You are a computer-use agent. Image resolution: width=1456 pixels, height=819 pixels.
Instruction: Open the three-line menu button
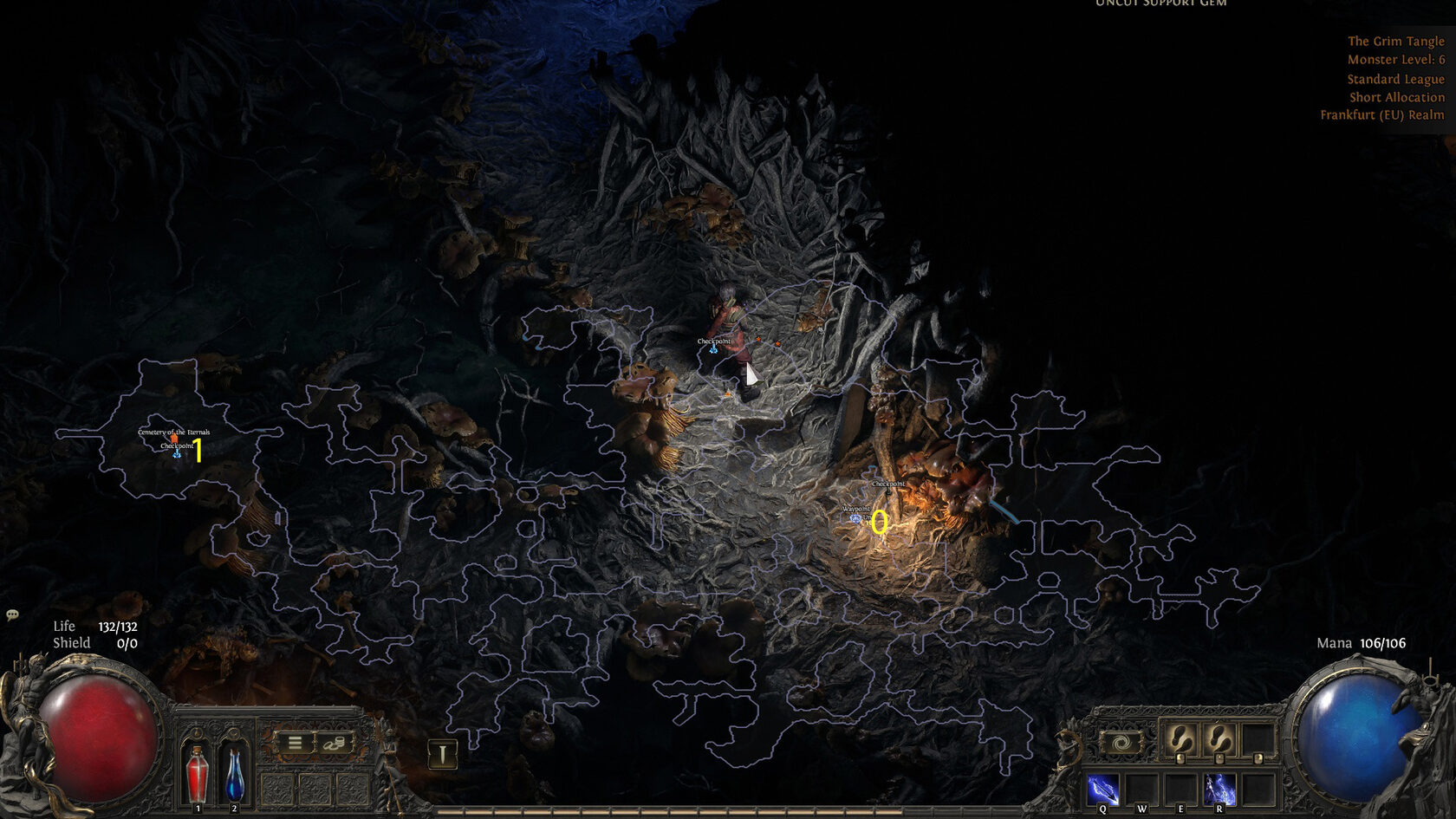point(295,743)
